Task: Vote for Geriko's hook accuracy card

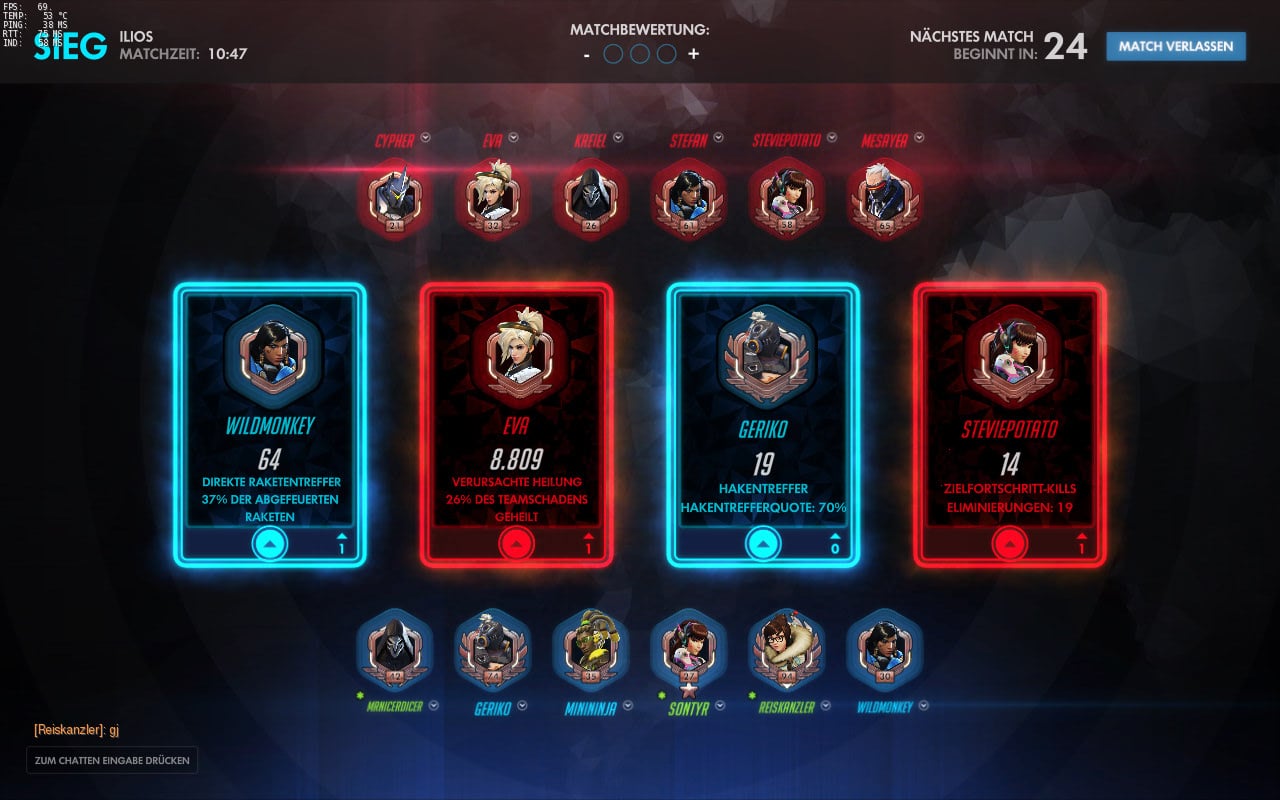Action: tap(763, 543)
